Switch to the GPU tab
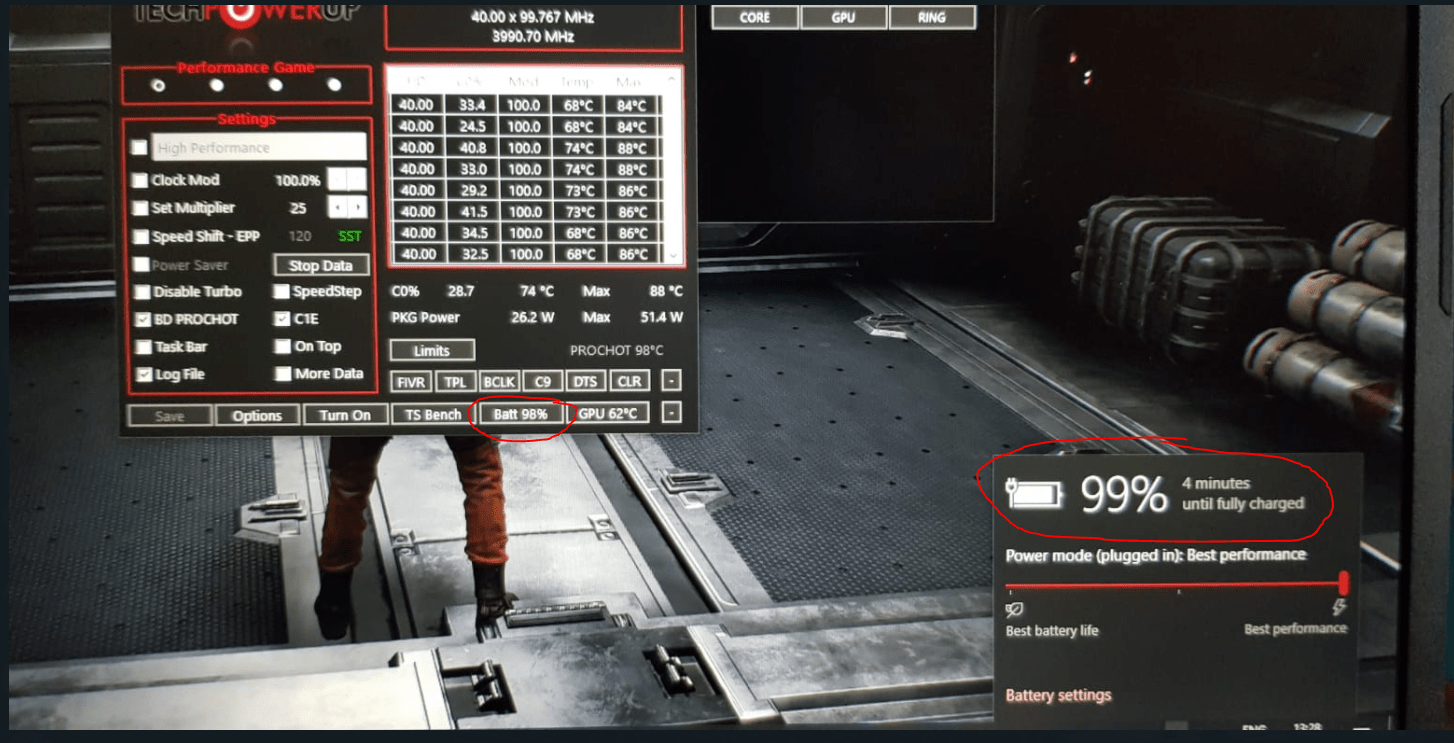Image resolution: width=1454 pixels, height=743 pixels. point(842,17)
